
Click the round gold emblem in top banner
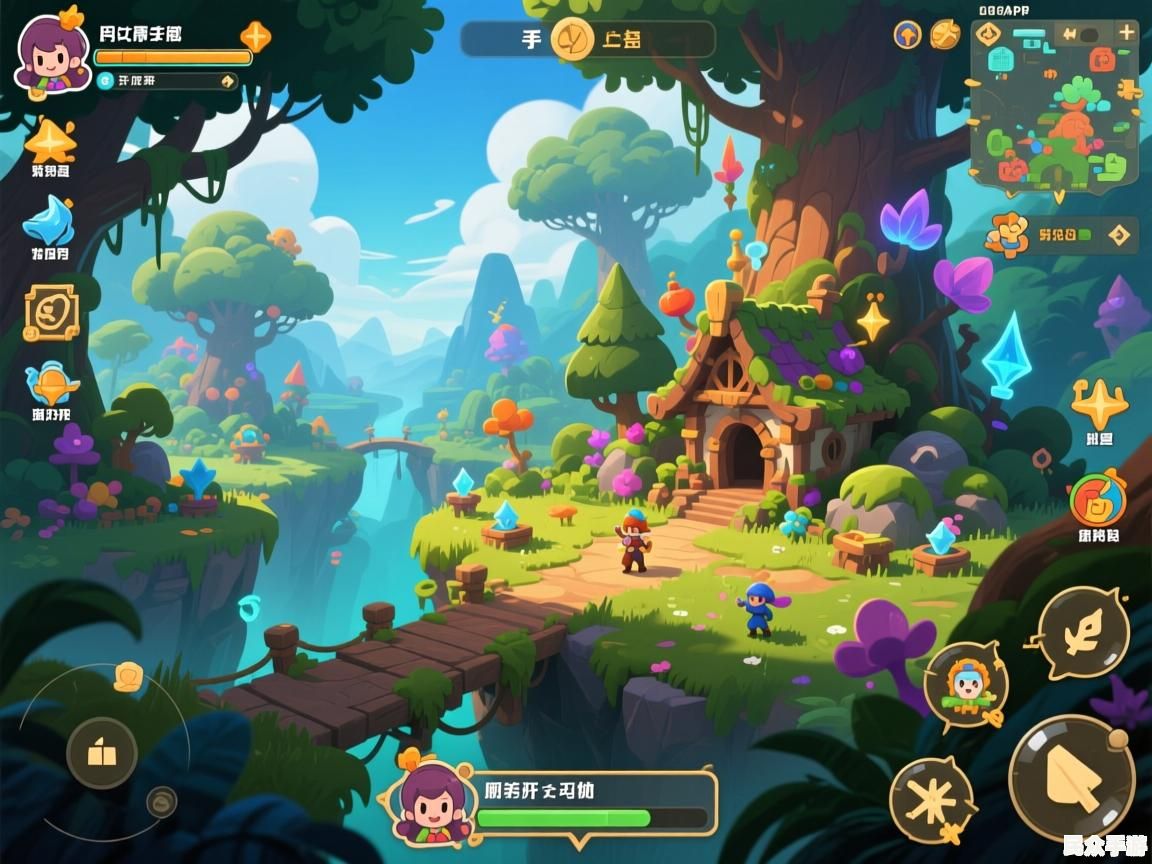[x=574, y=39]
